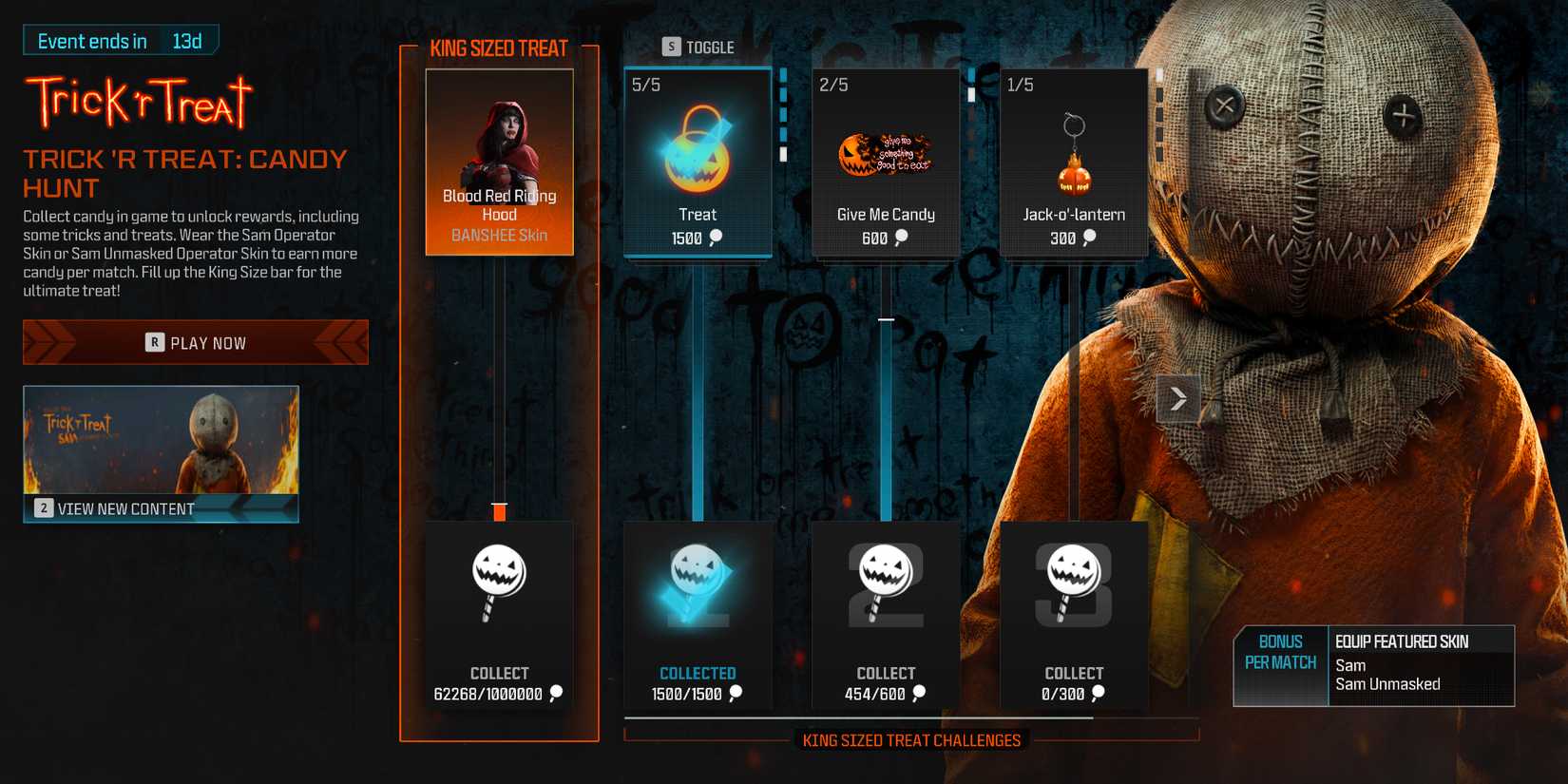
Task: Toggle the reward track view with S Toggle
Action: point(699,46)
